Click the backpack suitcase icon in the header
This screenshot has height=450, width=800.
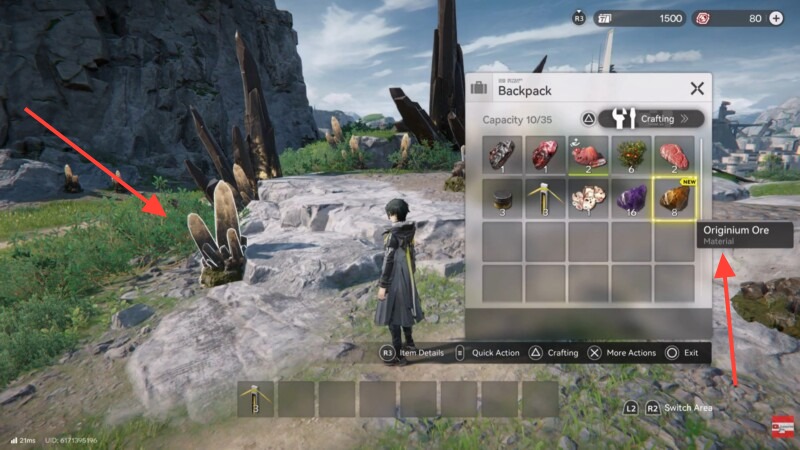point(479,88)
